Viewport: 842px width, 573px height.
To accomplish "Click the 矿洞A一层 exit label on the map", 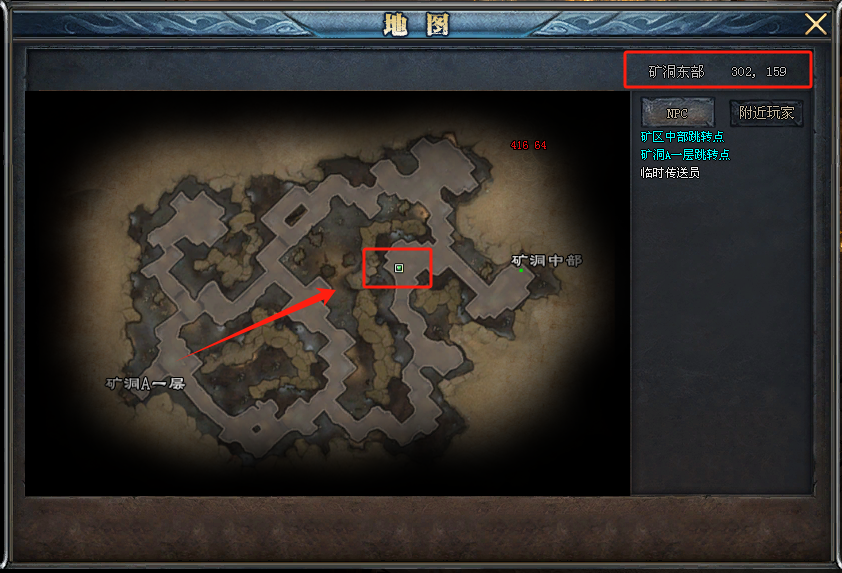I will pos(146,383).
